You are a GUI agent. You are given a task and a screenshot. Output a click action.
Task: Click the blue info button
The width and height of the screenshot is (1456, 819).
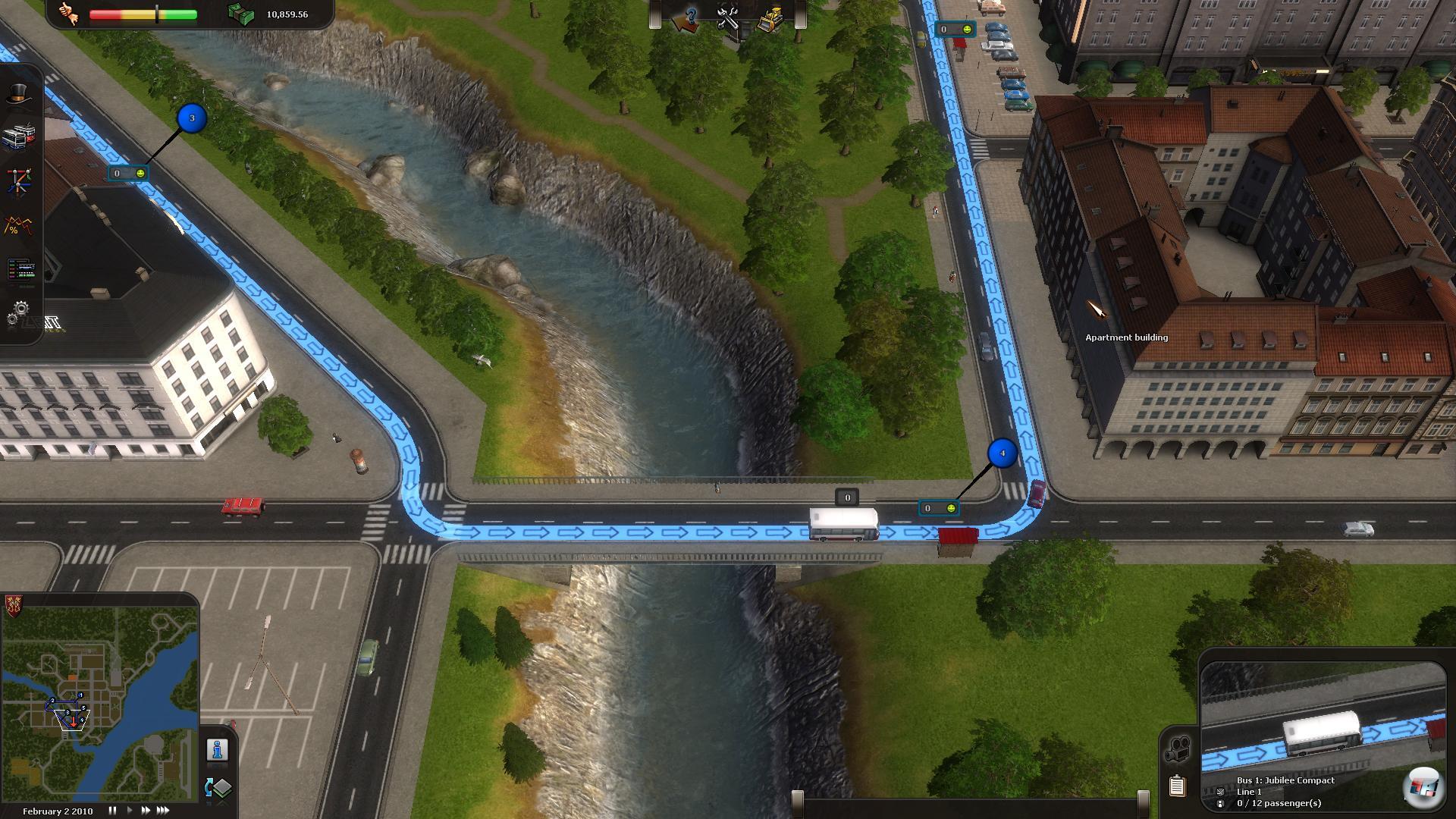(218, 750)
